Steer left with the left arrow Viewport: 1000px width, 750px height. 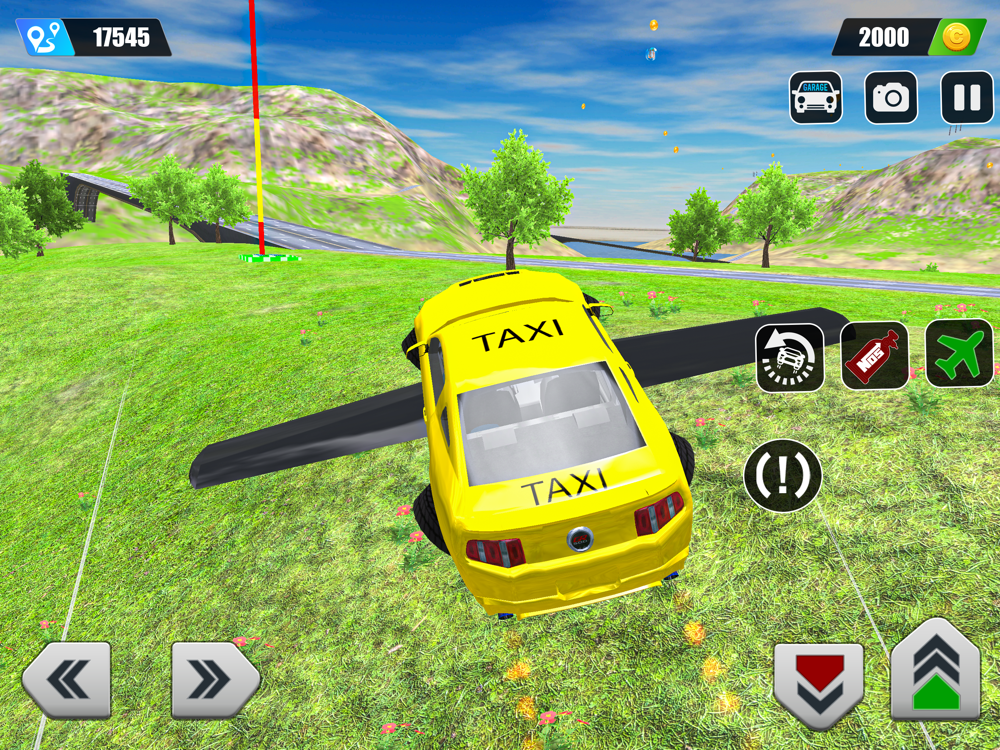tap(67, 681)
